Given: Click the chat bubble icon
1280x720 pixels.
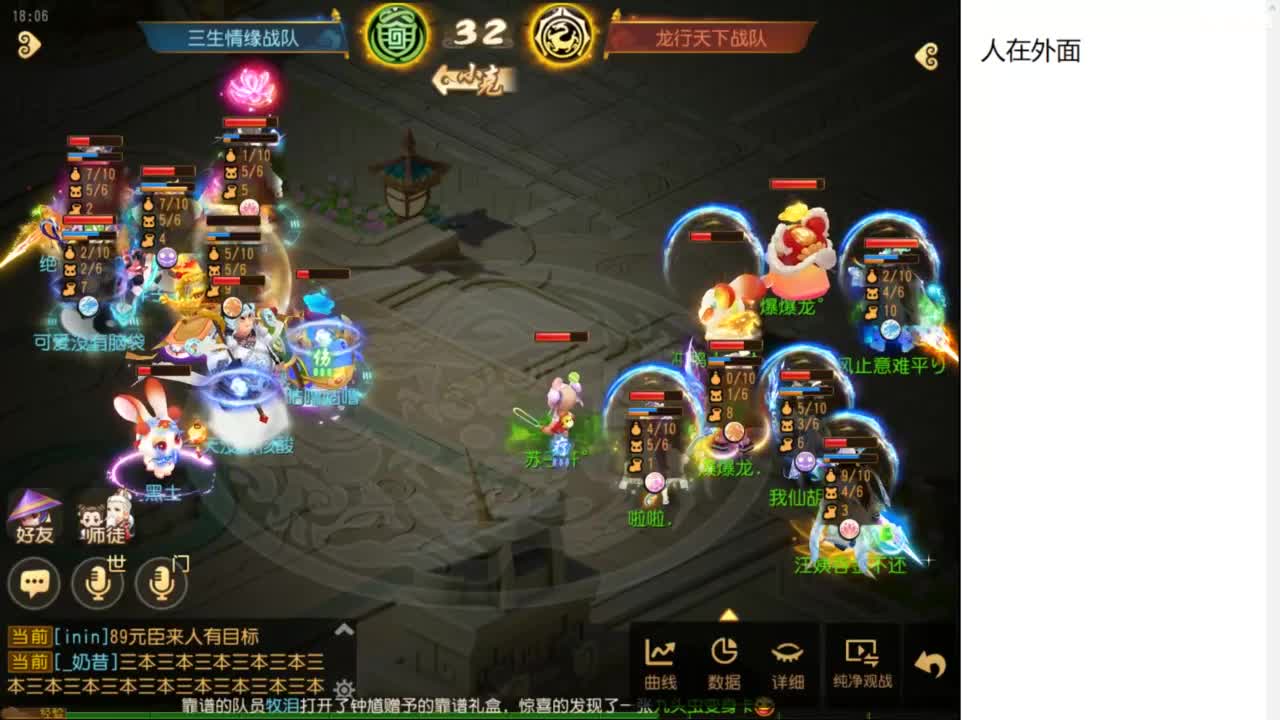Looking at the screenshot, I should [33, 582].
